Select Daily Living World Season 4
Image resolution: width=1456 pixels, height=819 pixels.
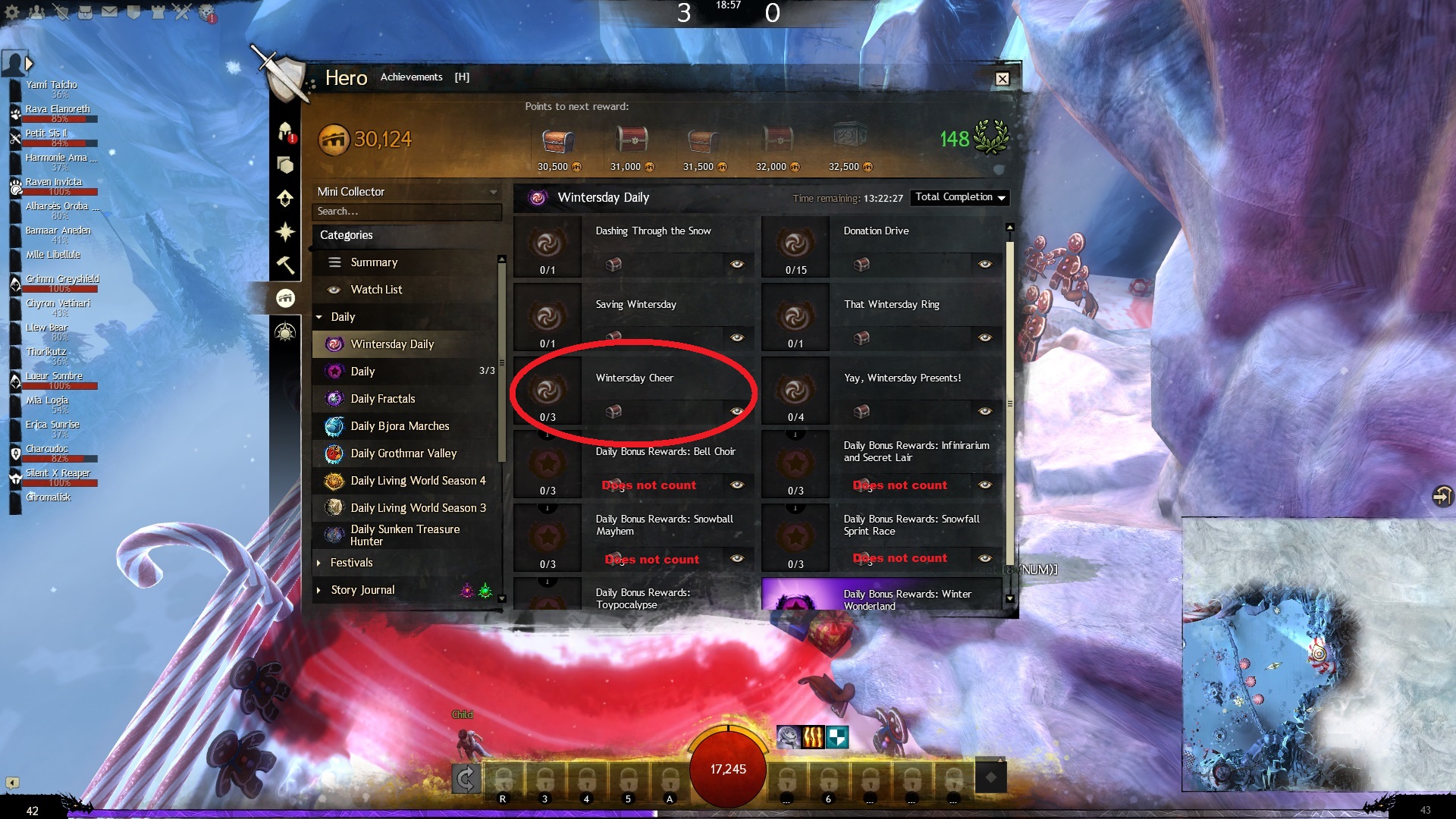418,481
